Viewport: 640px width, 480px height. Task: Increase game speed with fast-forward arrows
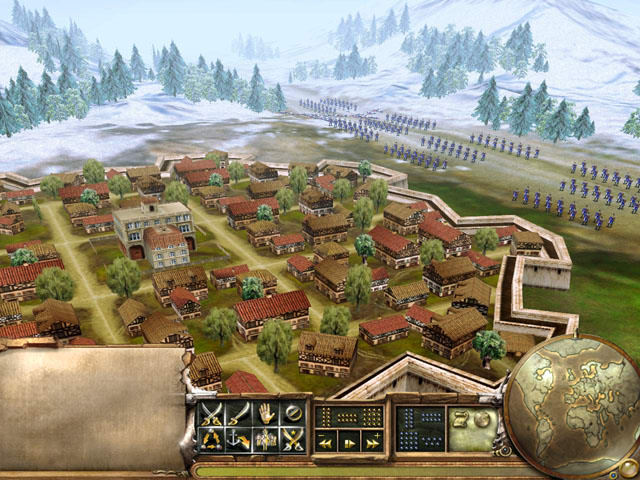coord(372,441)
